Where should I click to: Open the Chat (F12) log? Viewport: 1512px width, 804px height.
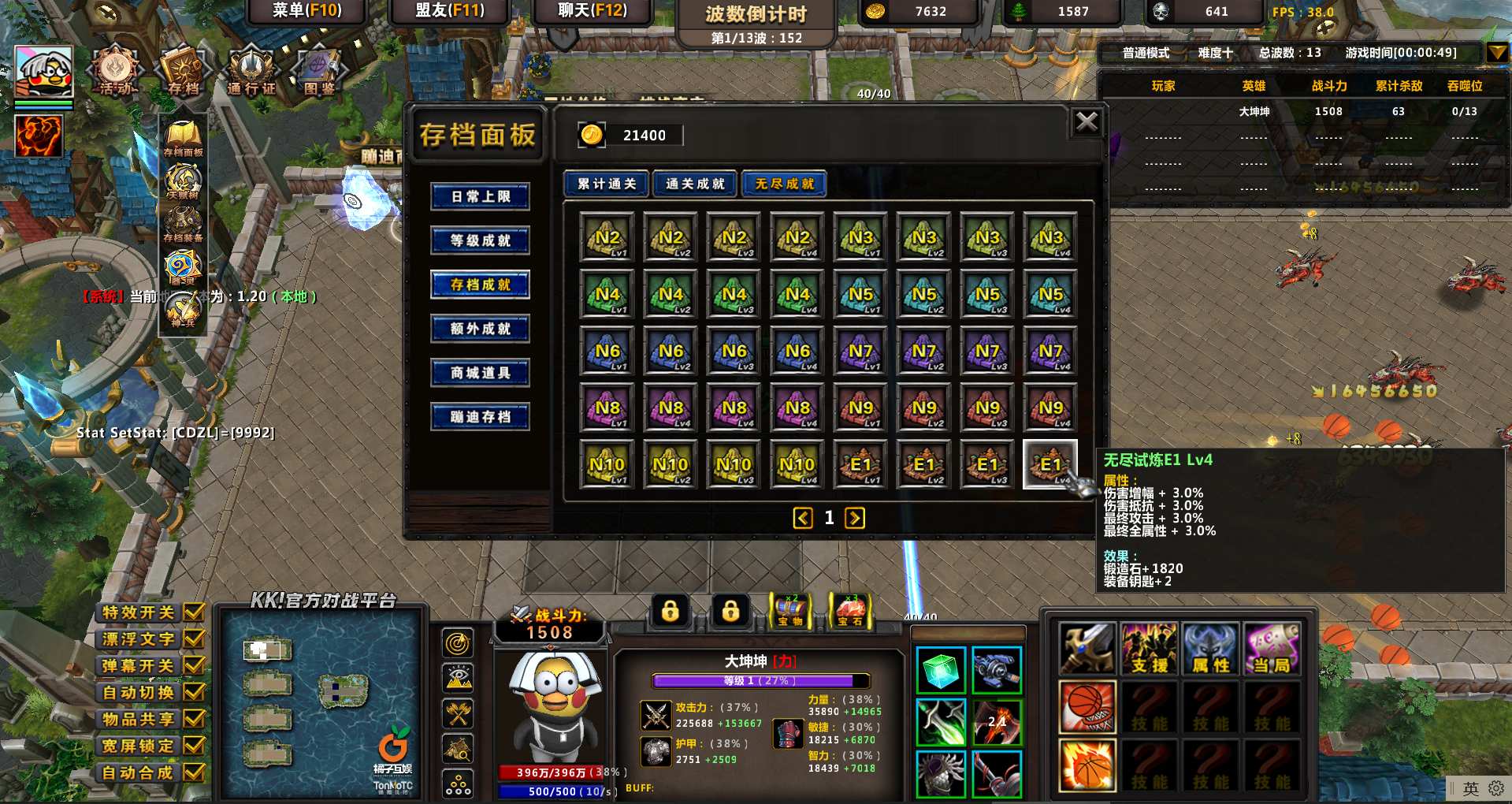pyautogui.click(x=593, y=11)
